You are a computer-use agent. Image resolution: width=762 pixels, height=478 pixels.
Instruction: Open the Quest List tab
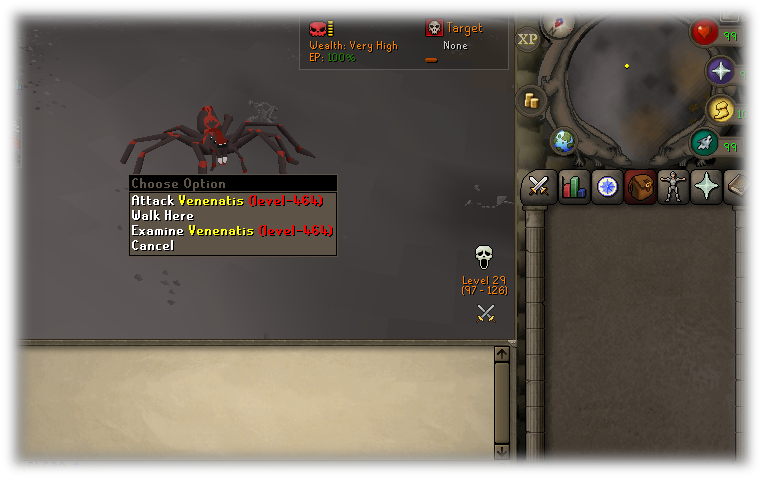coord(607,187)
